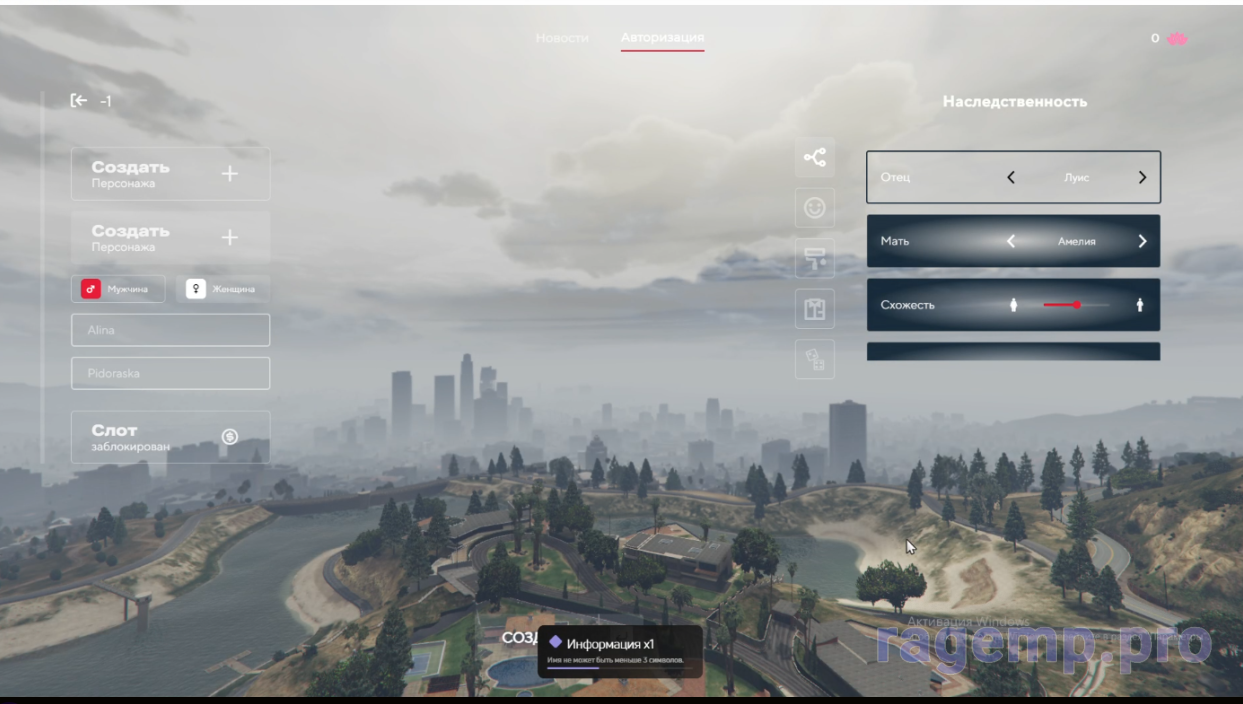The width and height of the screenshot is (1243, 704).
Task: Choose the Женщина gender button
Action: 222,289
